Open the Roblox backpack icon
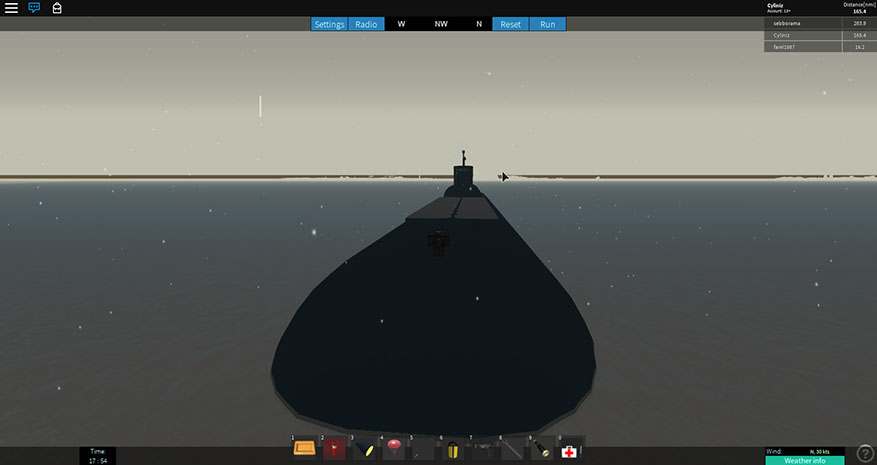Screen dimensions: 877x465 click(x=57, y=8)
